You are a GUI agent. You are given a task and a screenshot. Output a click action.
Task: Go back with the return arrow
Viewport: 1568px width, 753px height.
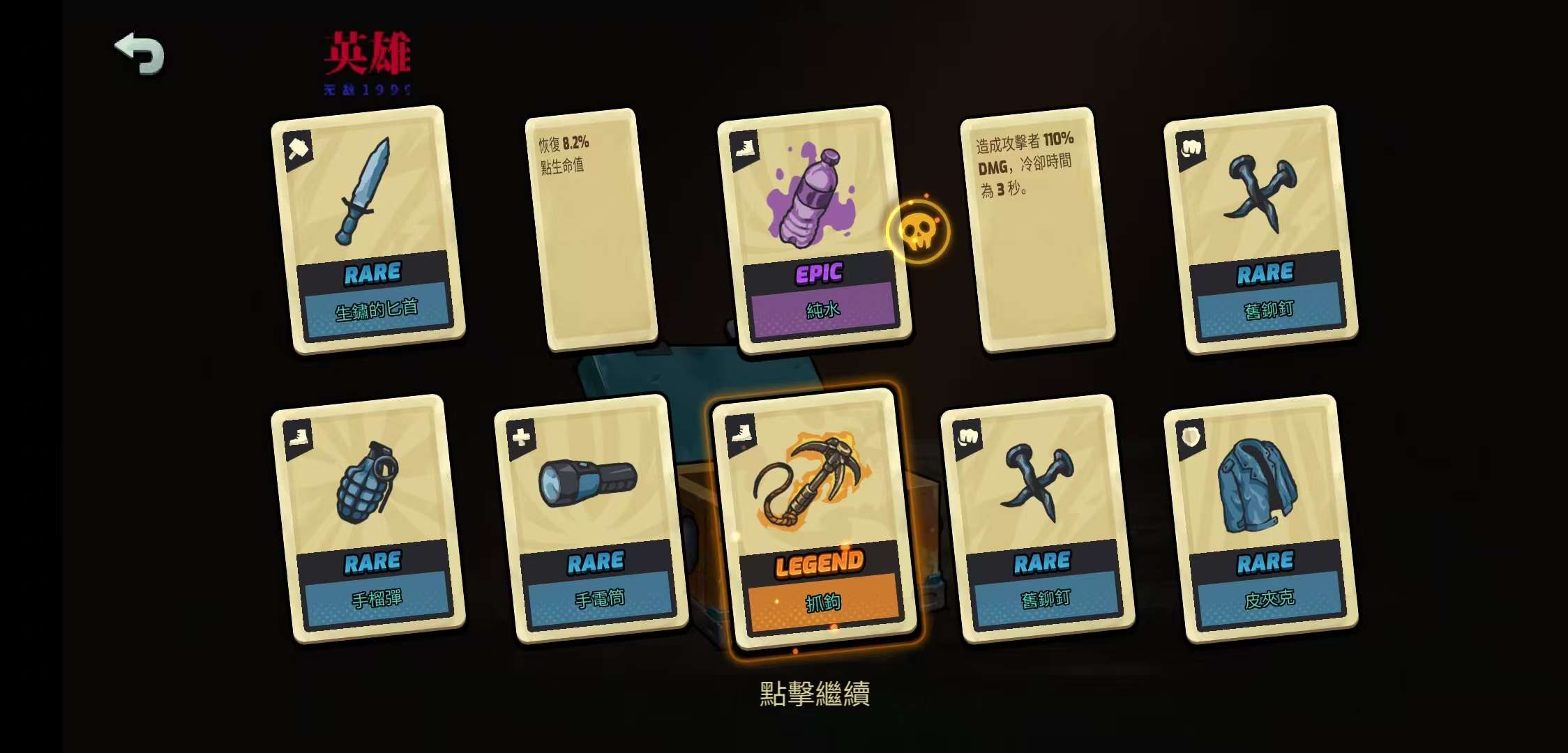pyautogui.click(x=140, y=53)
